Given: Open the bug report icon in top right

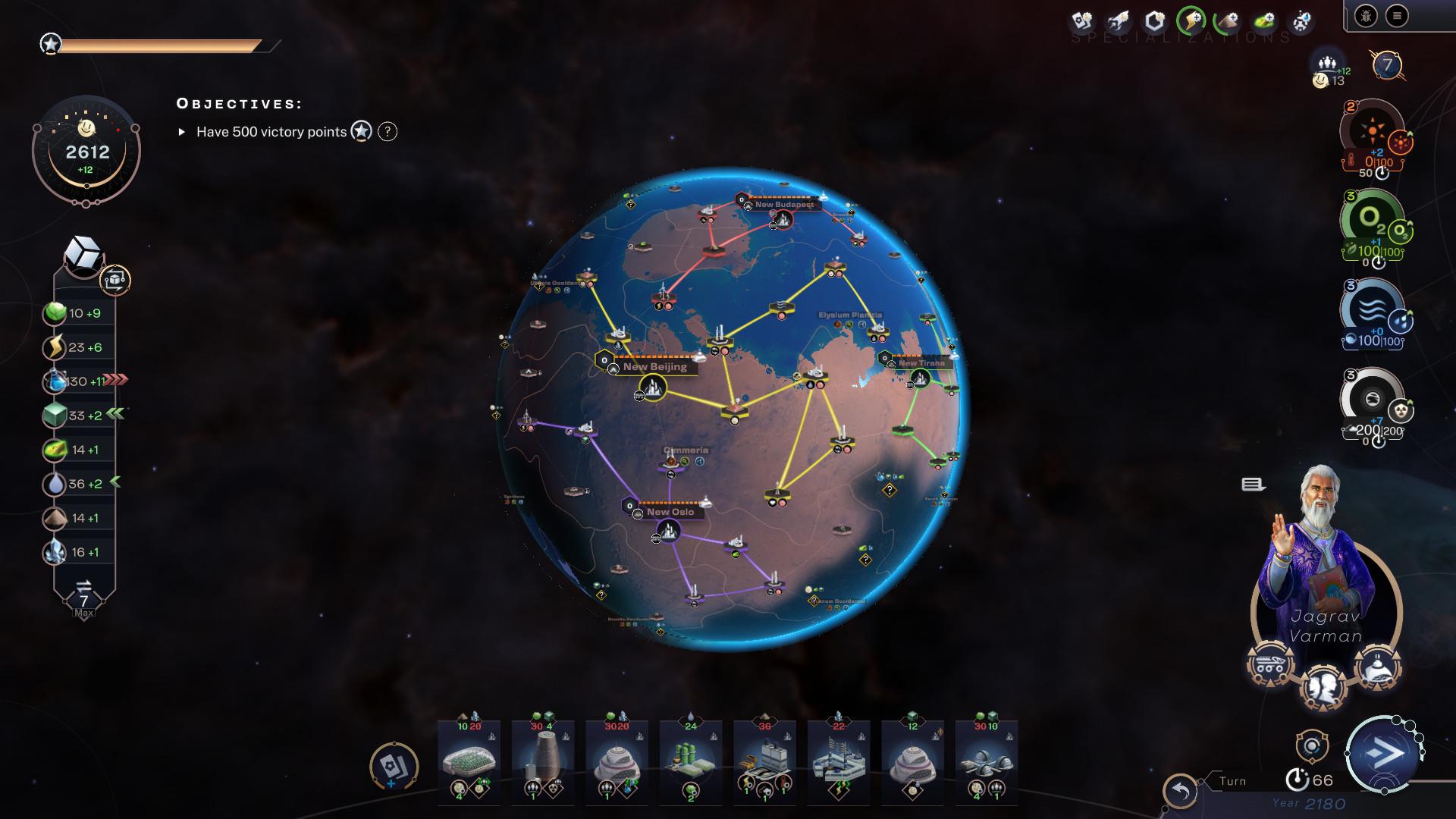Looking at the screenshot, I should [x=1365, y=17].
